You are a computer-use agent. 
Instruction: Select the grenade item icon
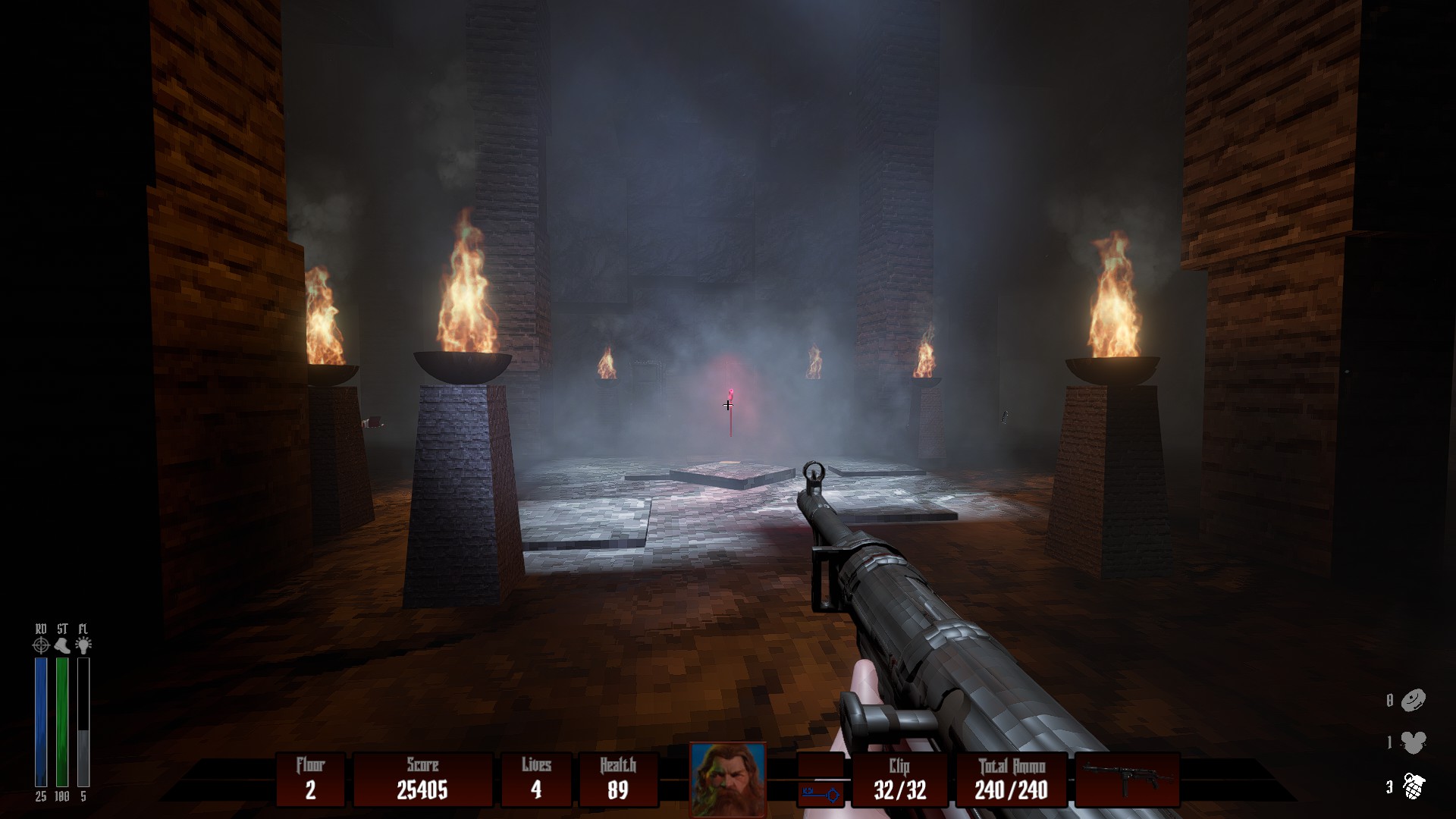tap(1414, 786)
